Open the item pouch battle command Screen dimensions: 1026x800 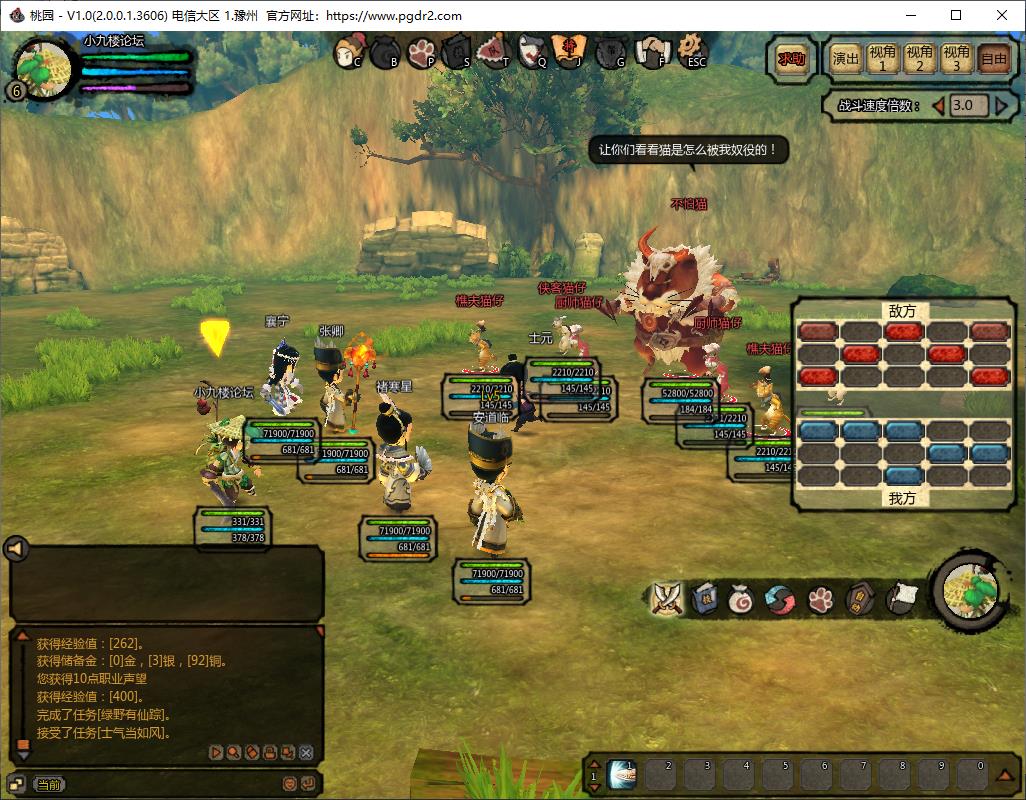click(x=742, y=598)
